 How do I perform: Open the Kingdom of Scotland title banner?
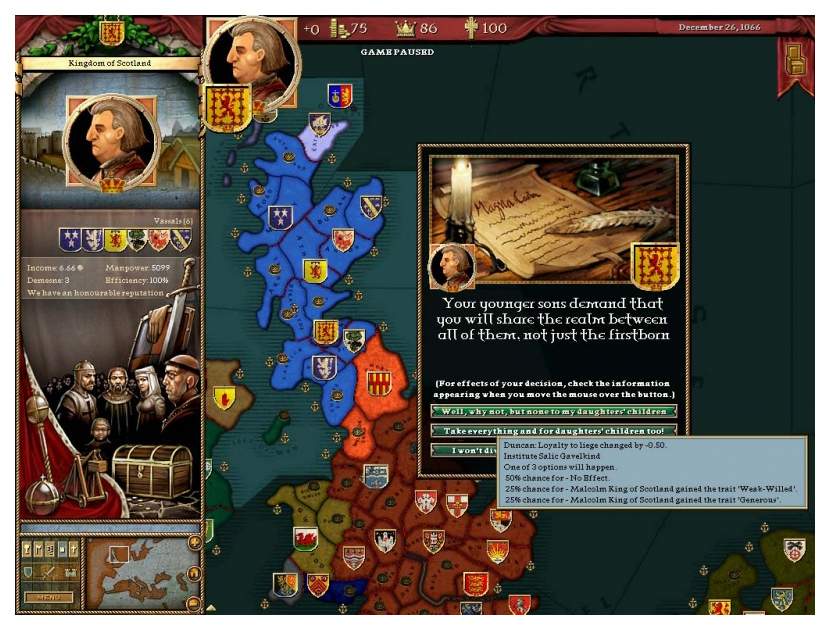tap(110, 64)
